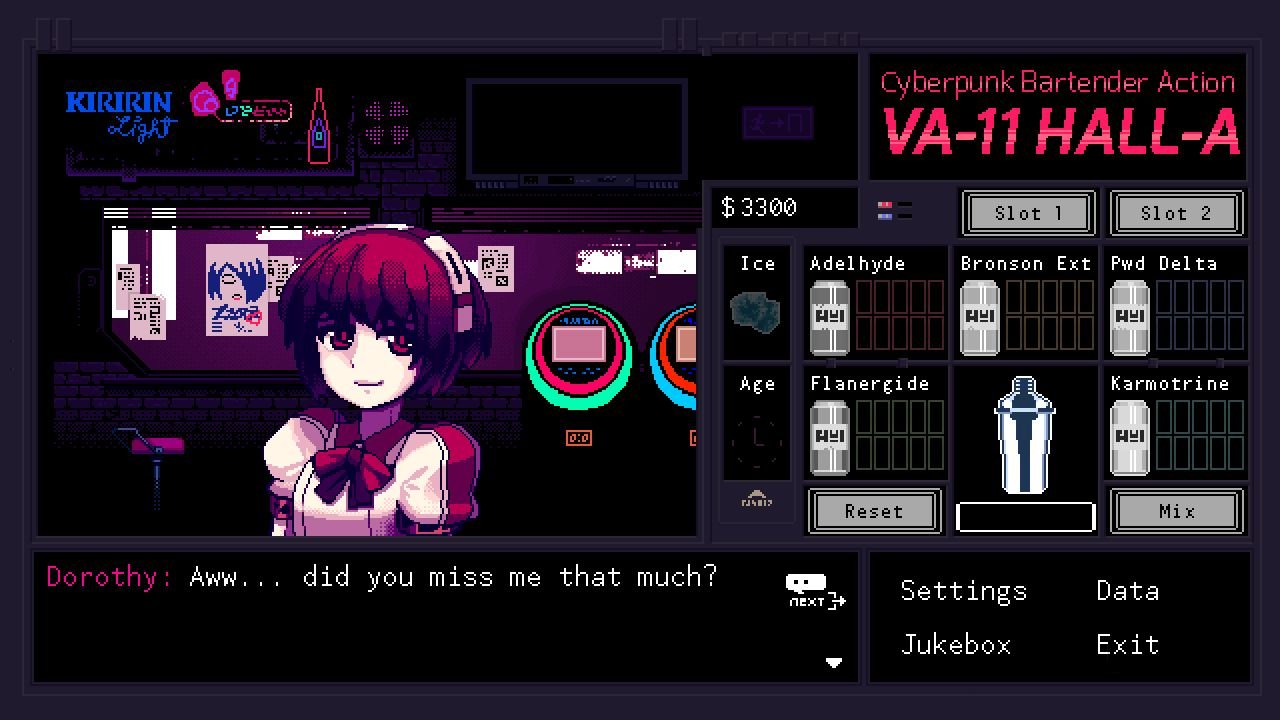Open the Settings menu
This screenshot has width=1280, height=720.
[x=963, y=590]
